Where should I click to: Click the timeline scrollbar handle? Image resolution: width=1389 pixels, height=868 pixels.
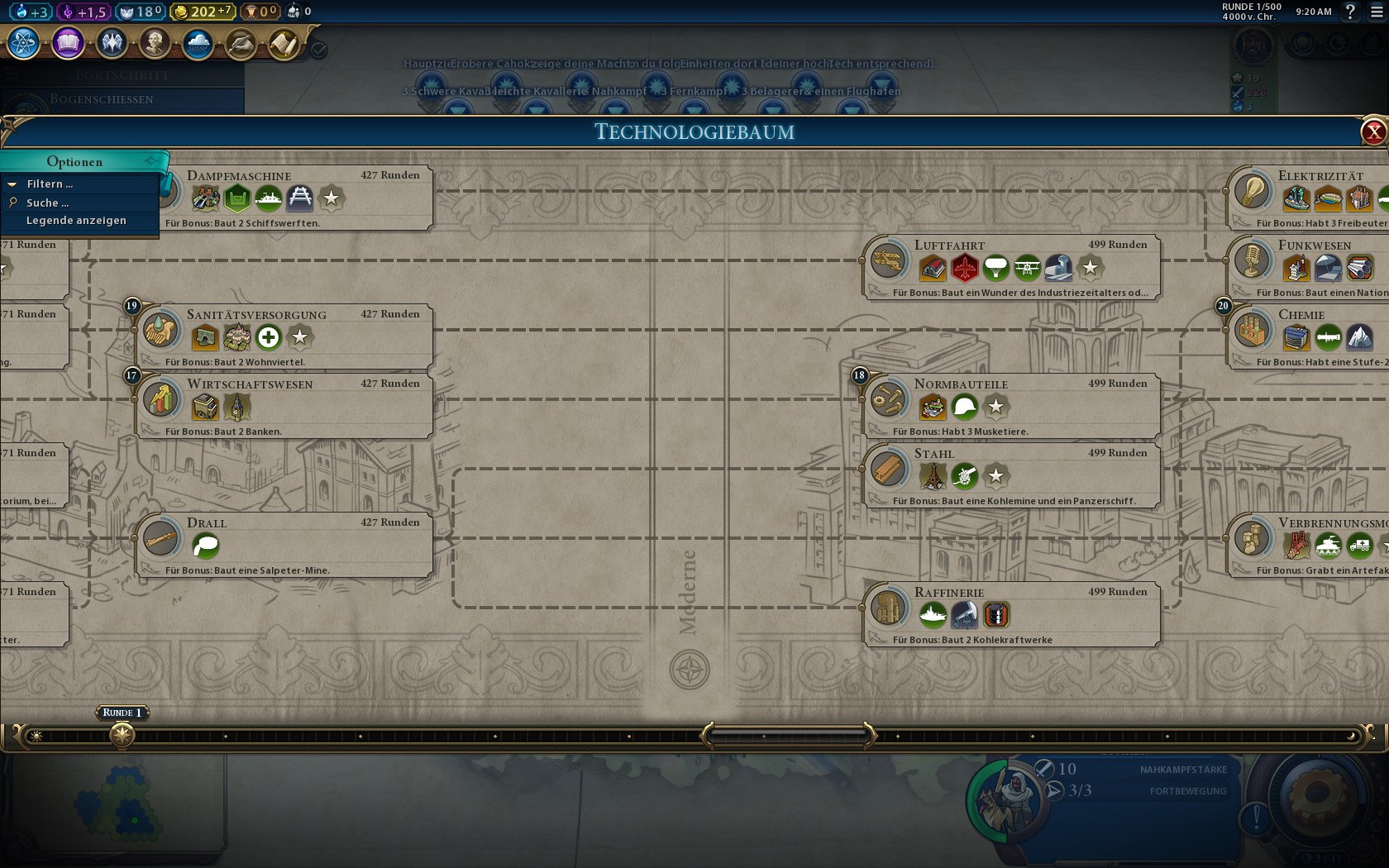[788, 735]
